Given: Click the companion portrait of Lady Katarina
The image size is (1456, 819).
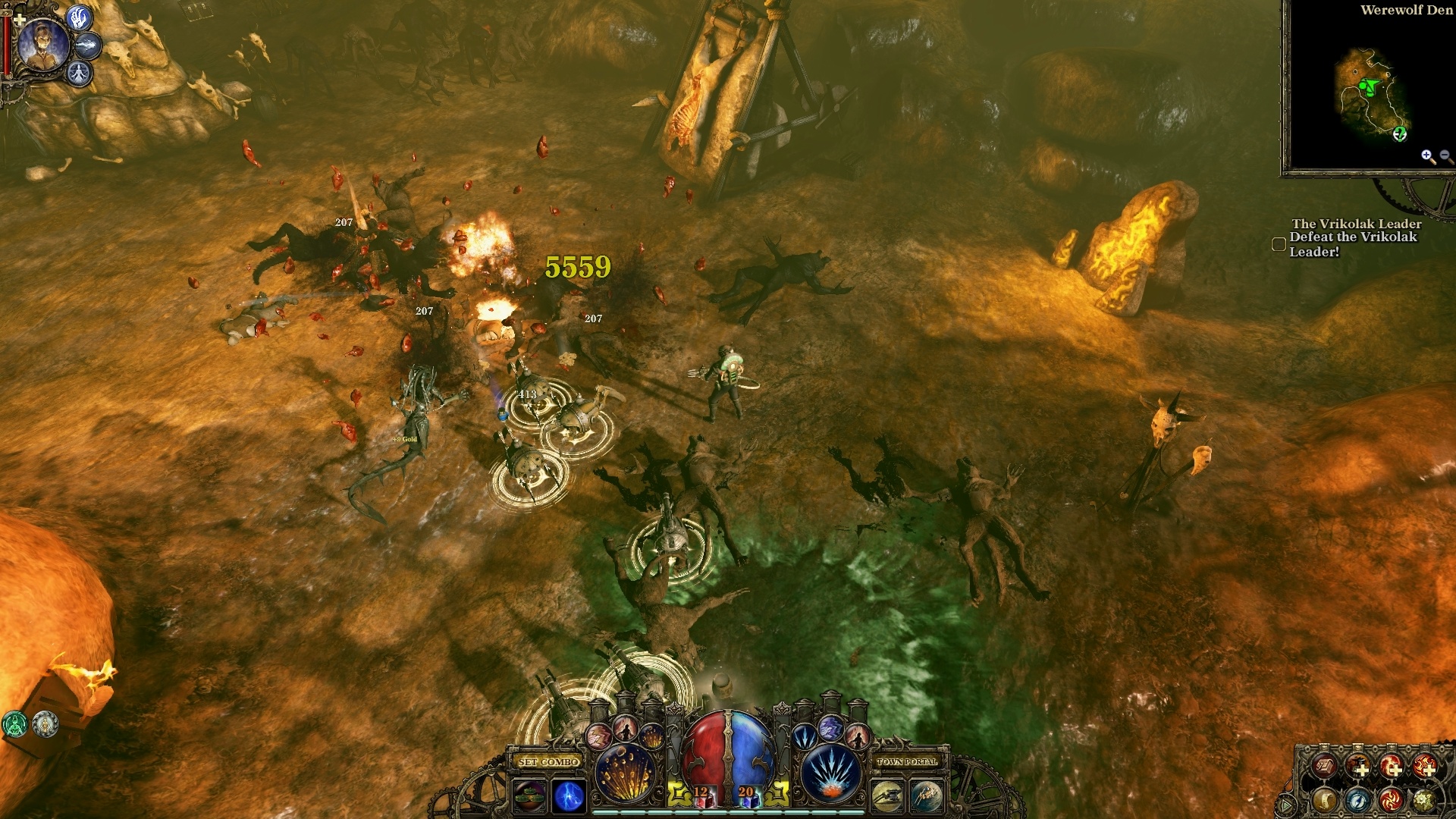Looking at the screenshot, I should [42, 43].
